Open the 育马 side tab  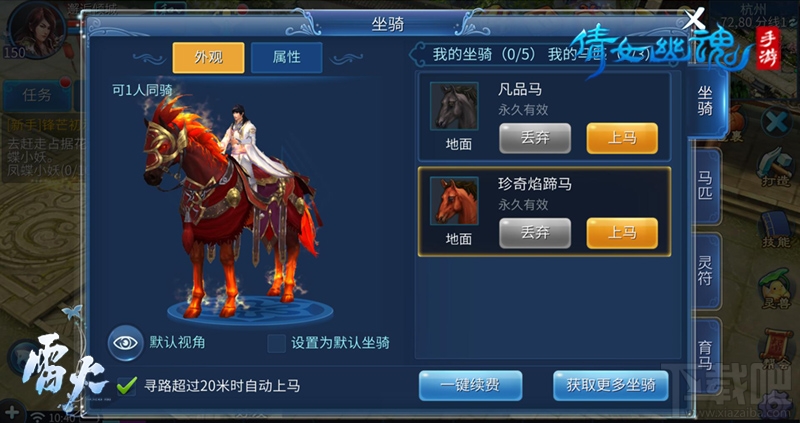click(705, 350)
